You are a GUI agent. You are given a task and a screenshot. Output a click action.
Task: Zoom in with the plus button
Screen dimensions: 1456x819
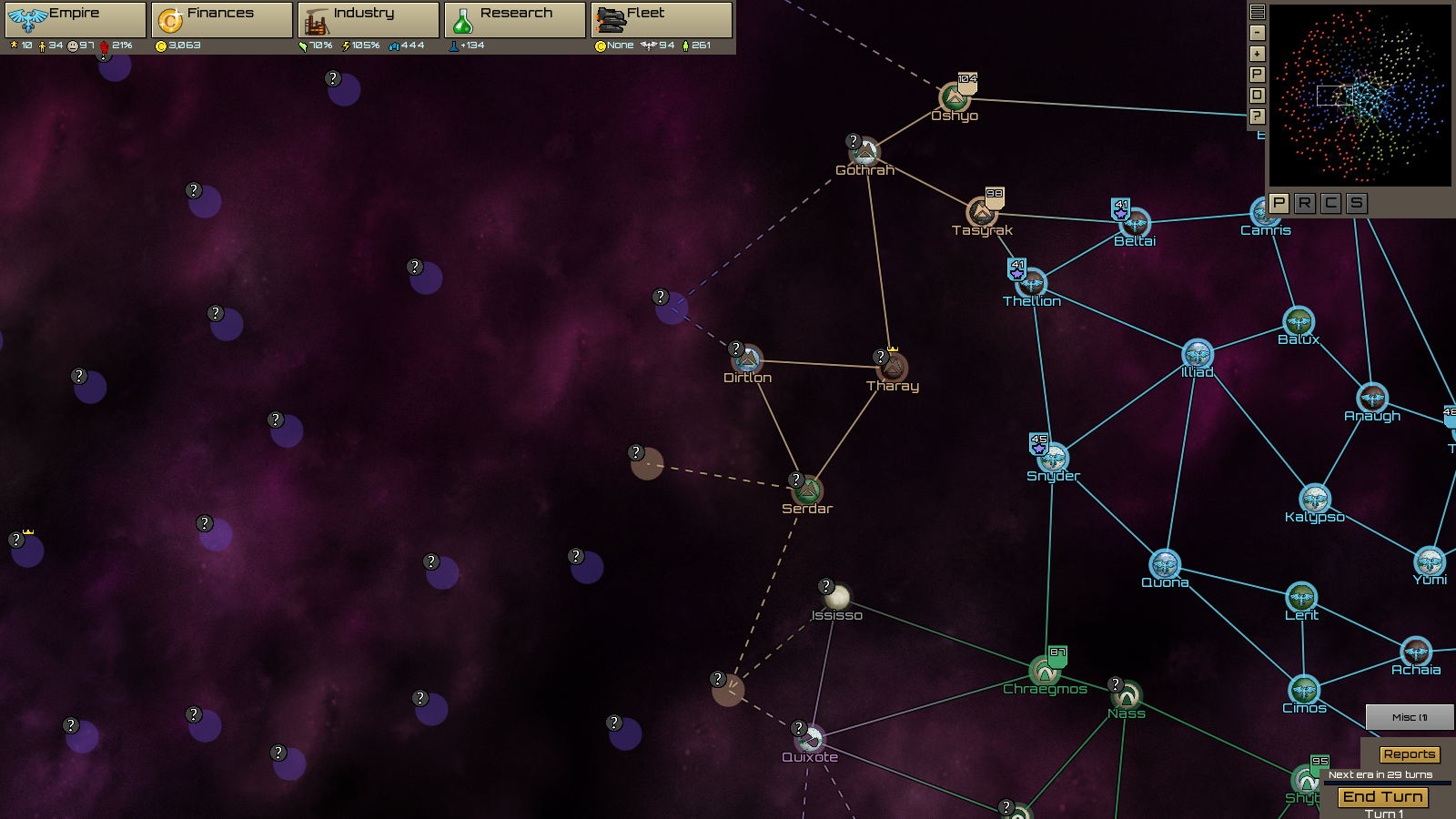(1258, 54)
